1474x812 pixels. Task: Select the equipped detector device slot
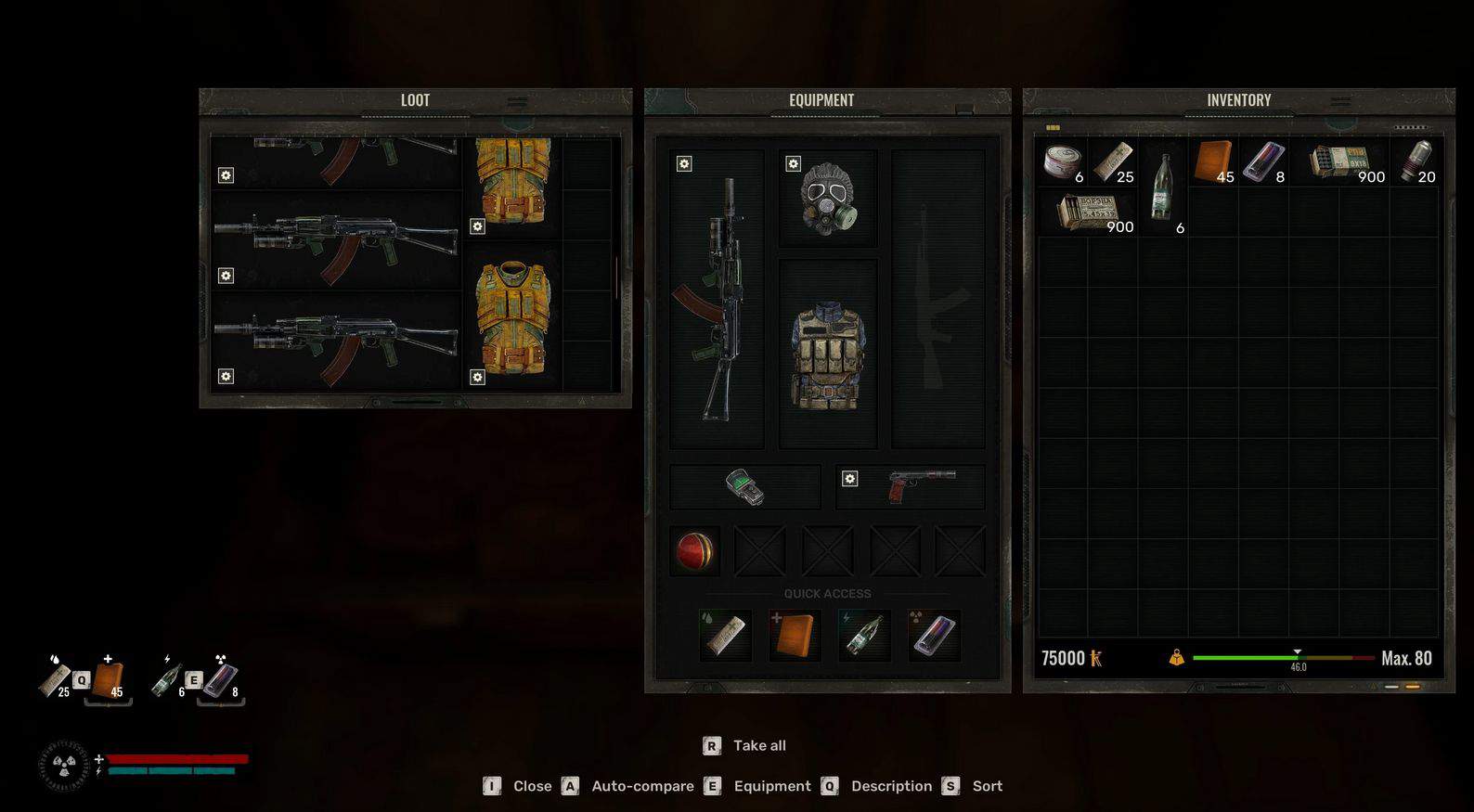point(744,486)
